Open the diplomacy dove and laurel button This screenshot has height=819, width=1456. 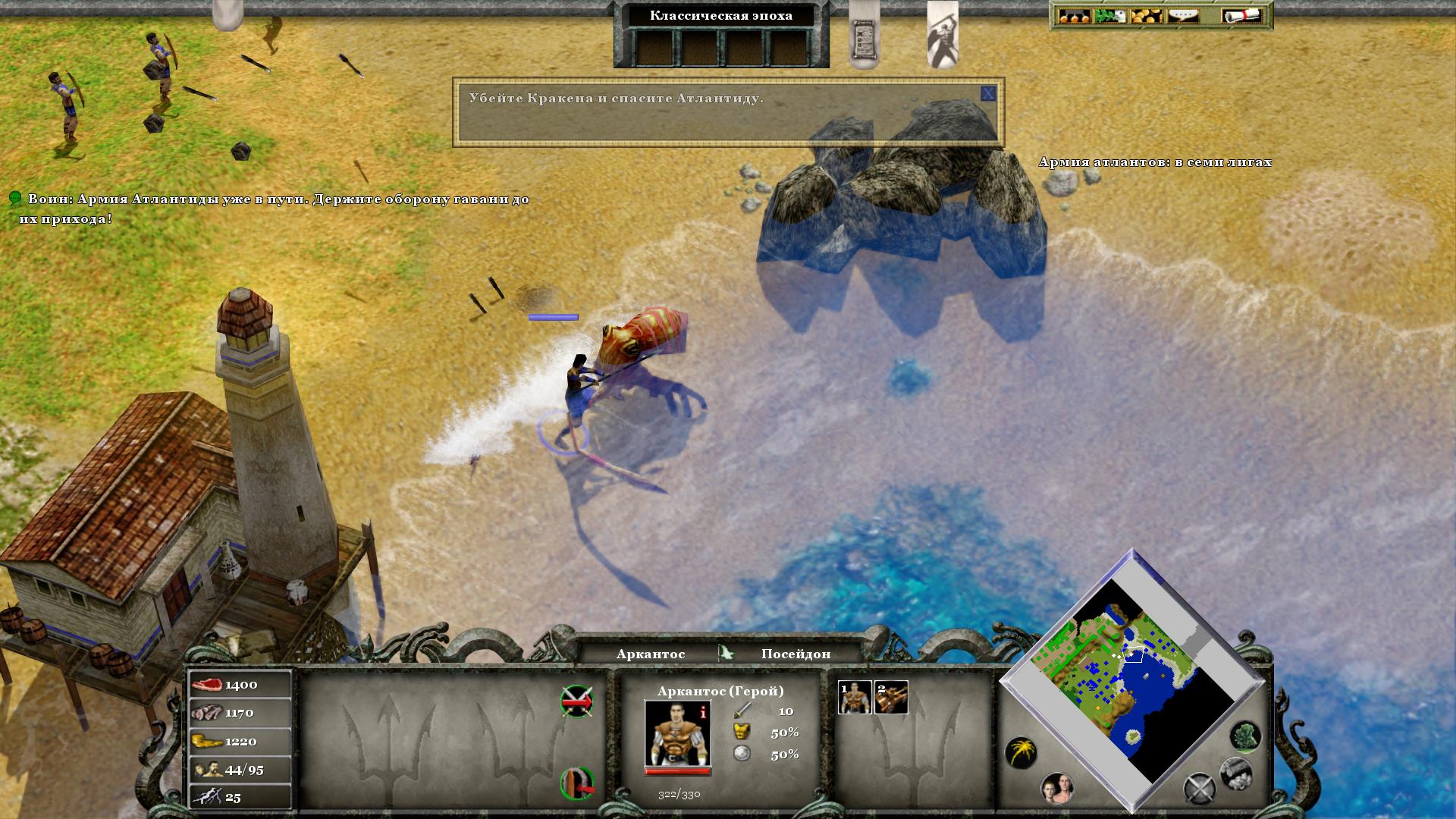coord(1109,16)
